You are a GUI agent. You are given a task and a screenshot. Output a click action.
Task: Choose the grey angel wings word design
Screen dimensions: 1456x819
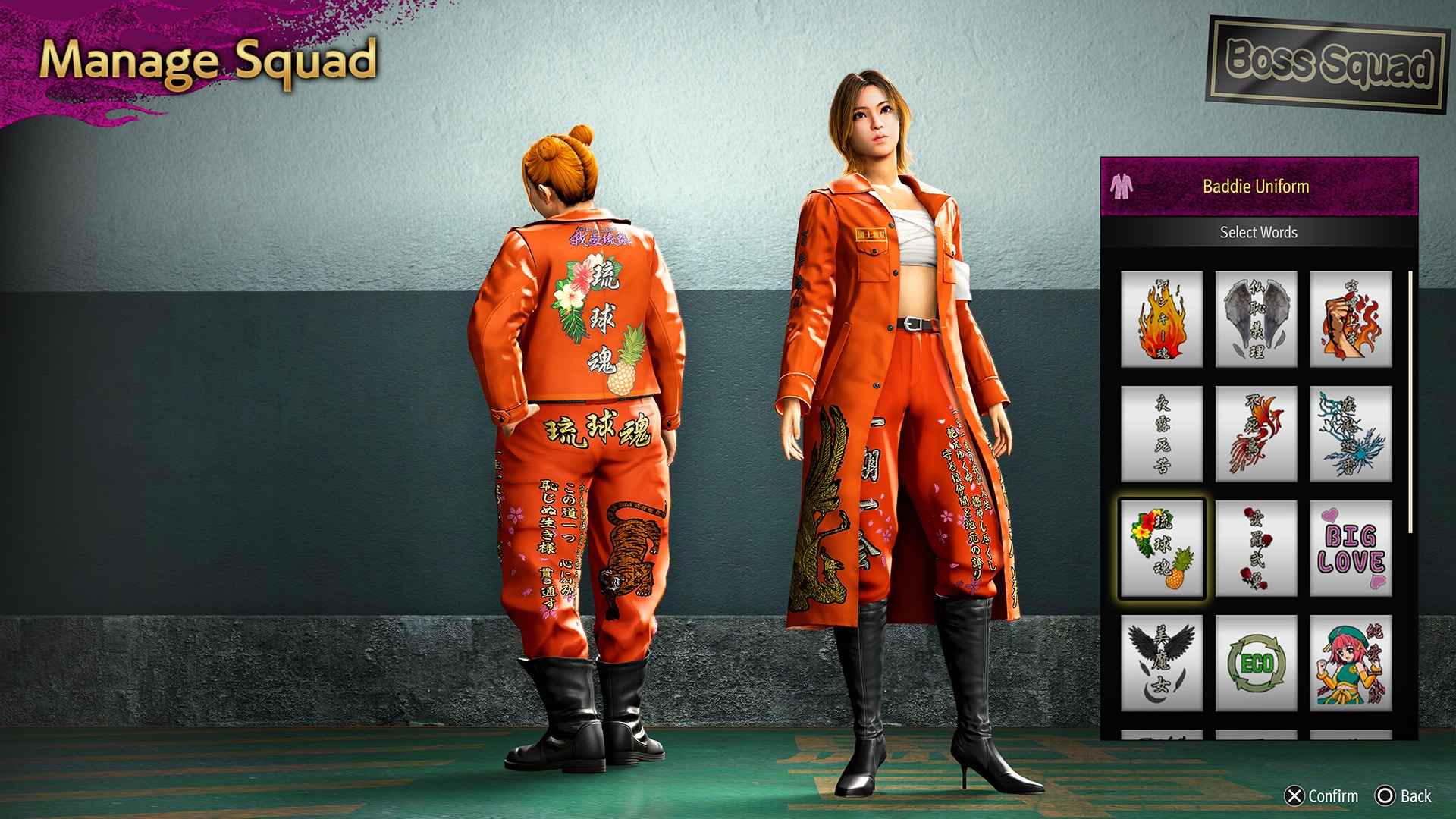point(1256,319)
